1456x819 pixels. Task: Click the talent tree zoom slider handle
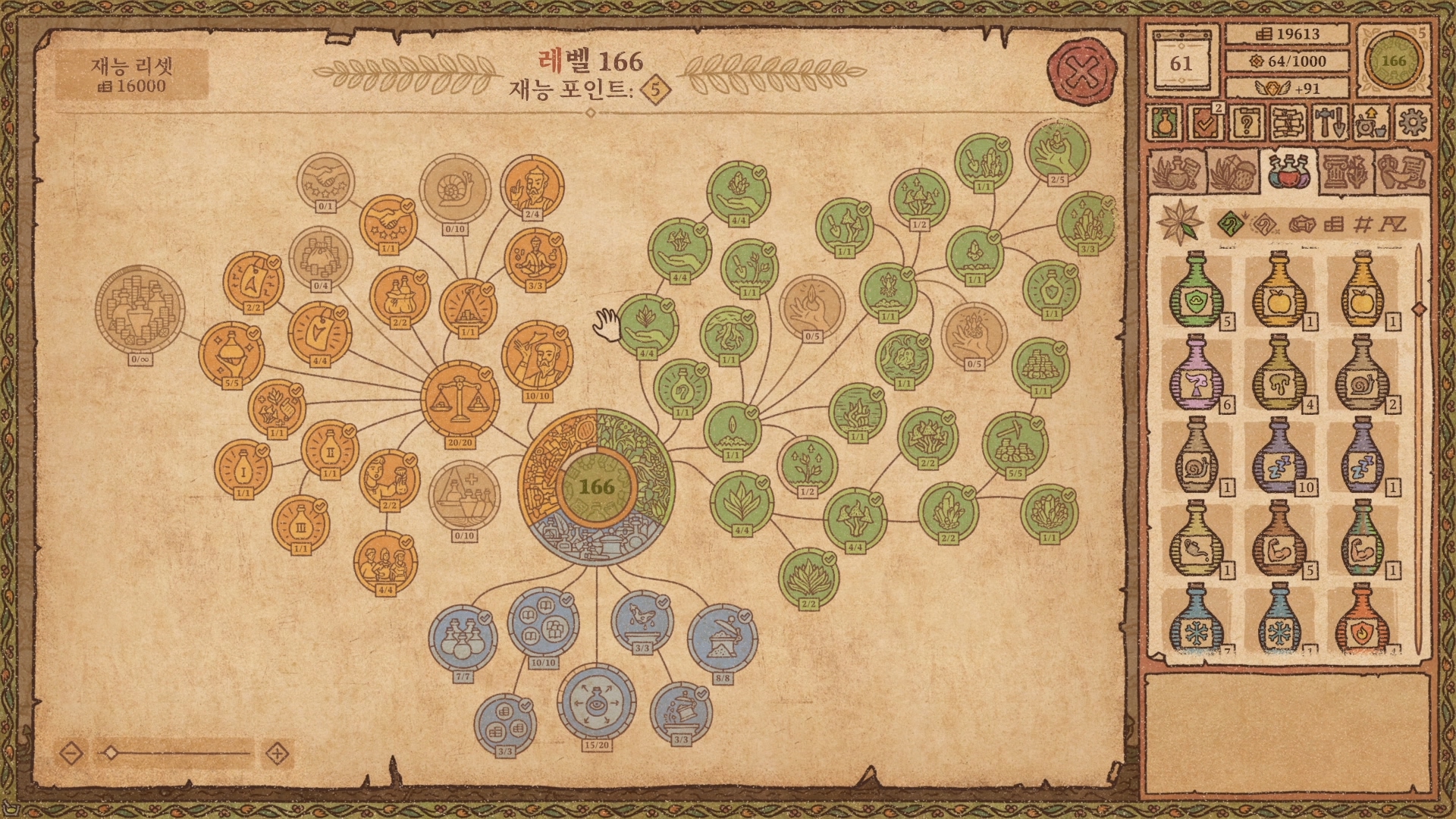point(111,753)
